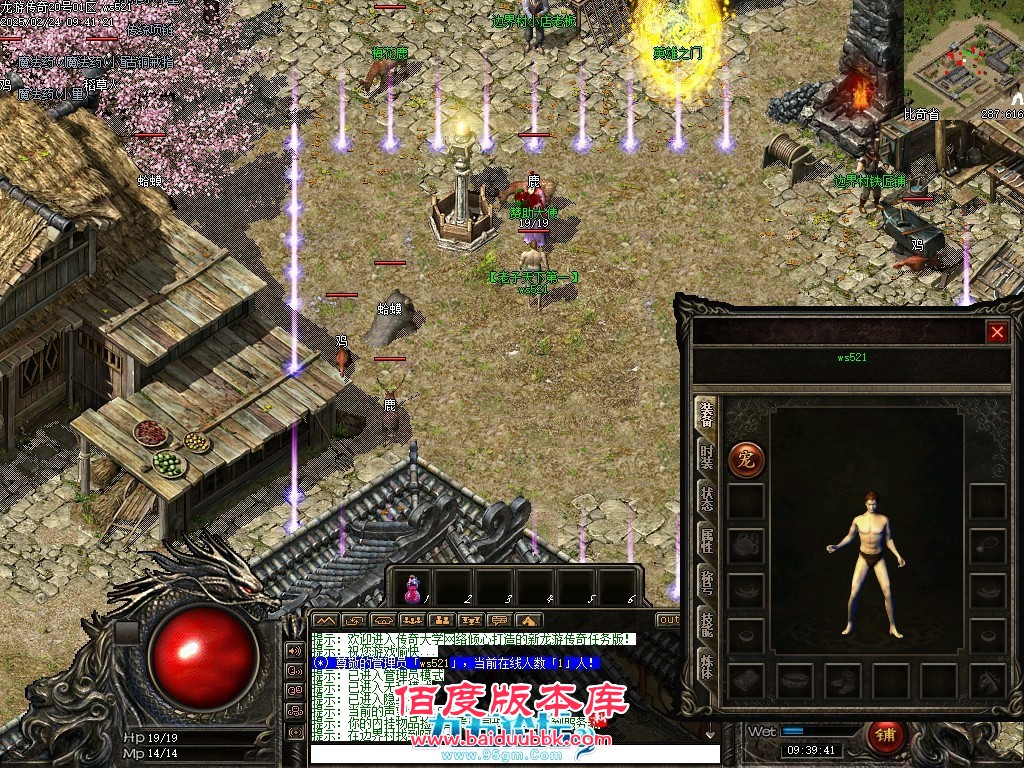Select the zigzag mountain icon above chat
The height and width of the screenshot is (768, 1024).
[325, 620]
